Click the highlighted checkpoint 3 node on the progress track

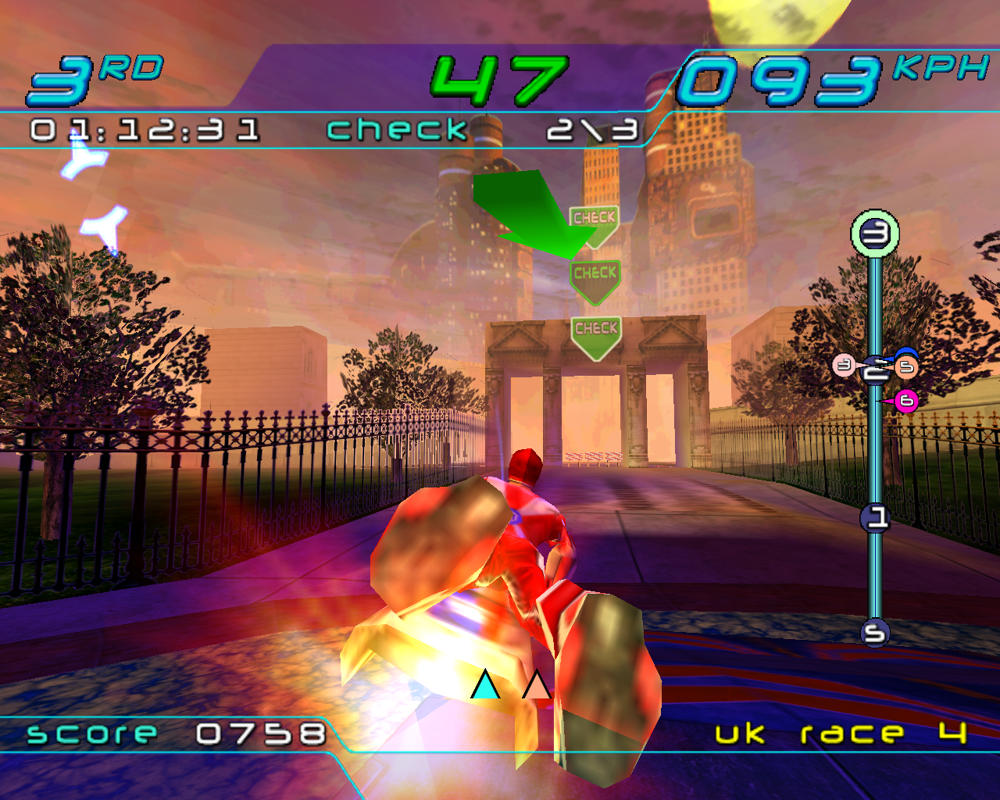[875, 235]
